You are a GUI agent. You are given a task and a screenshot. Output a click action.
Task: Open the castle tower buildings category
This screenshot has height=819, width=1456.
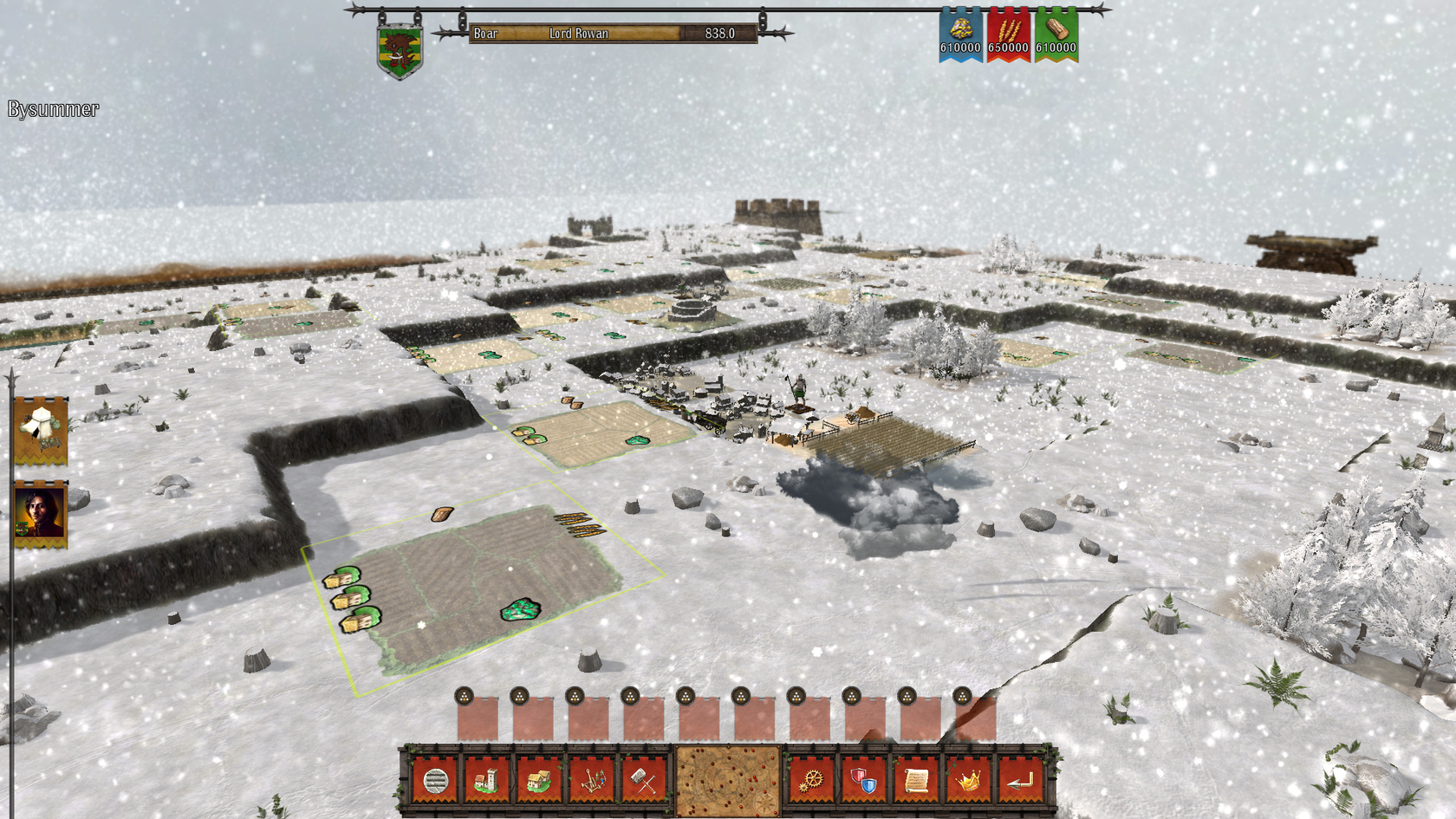tap(486, 781)
